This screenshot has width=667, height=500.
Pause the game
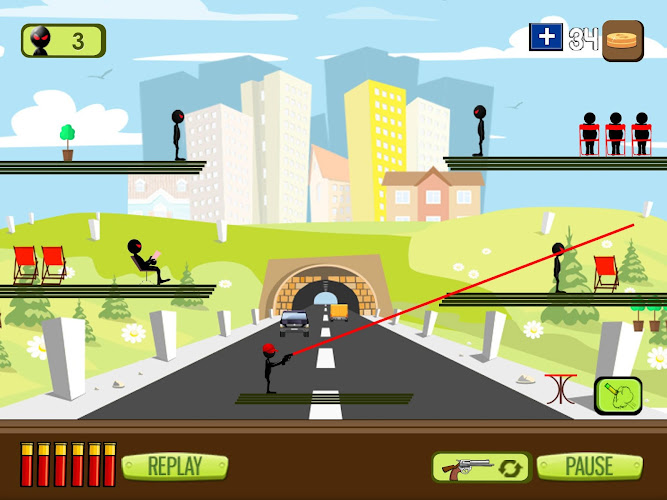(x=589, y=466)
